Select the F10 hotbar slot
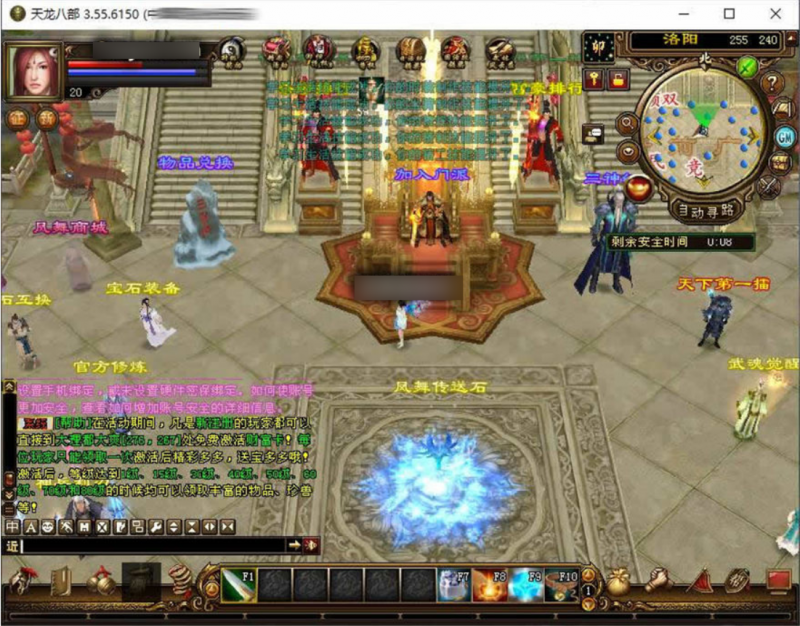The image size is (800, 626). [562, 584]
